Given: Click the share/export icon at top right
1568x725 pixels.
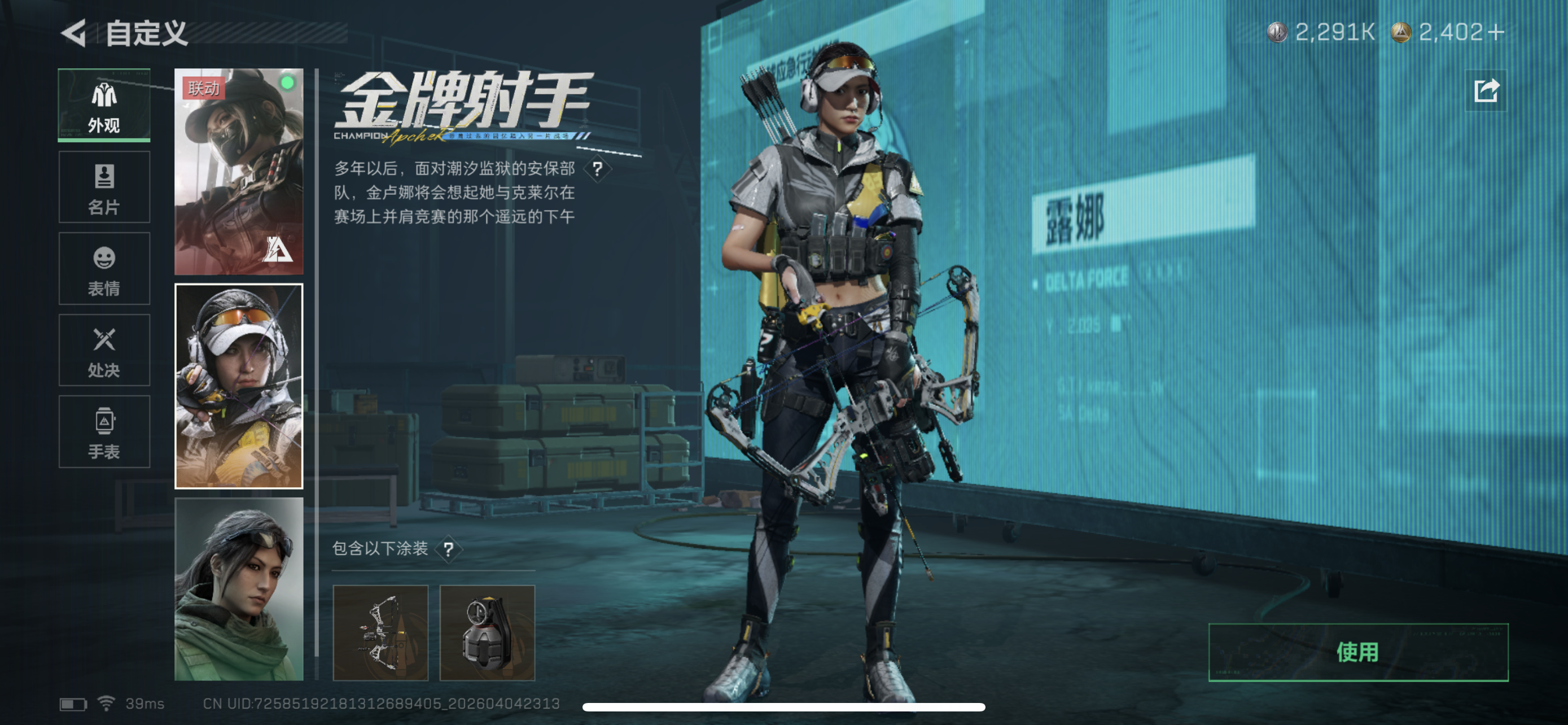Looking at the screenshot, I should pyautogui.click(x=1487, y=90).
